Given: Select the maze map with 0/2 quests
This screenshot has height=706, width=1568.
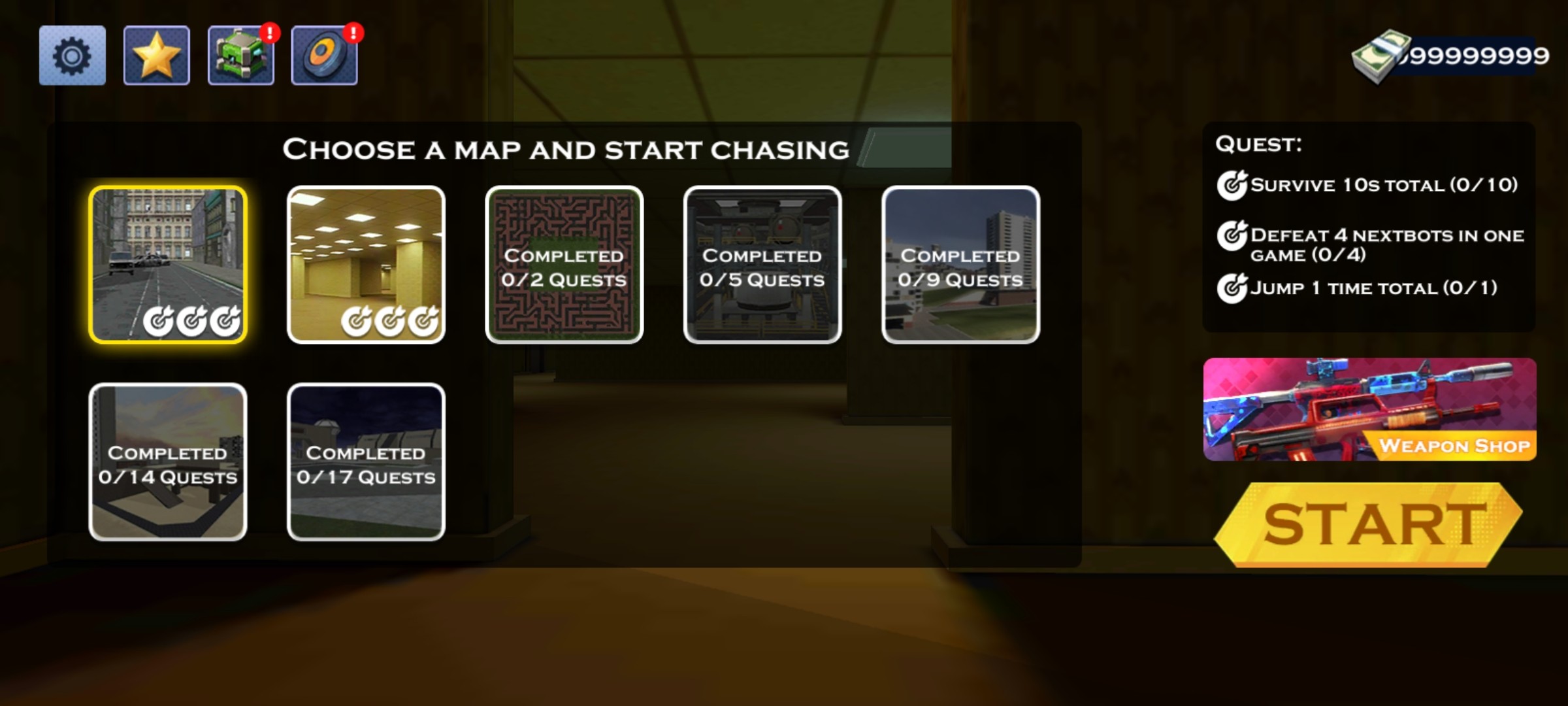Looking at the screenshot, I should 564,265.
